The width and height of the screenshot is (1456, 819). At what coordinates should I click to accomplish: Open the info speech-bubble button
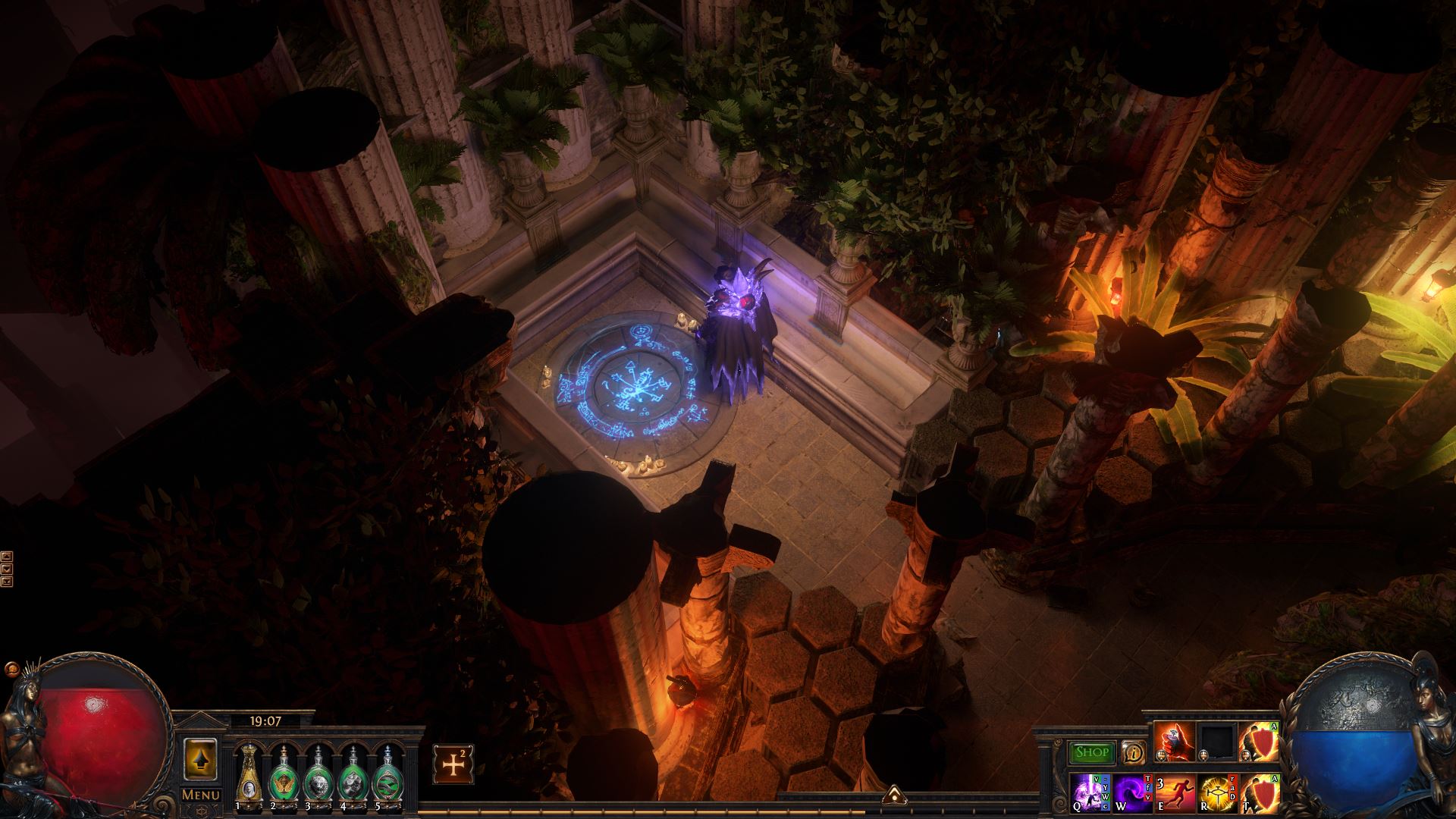tap(1134, 752)
